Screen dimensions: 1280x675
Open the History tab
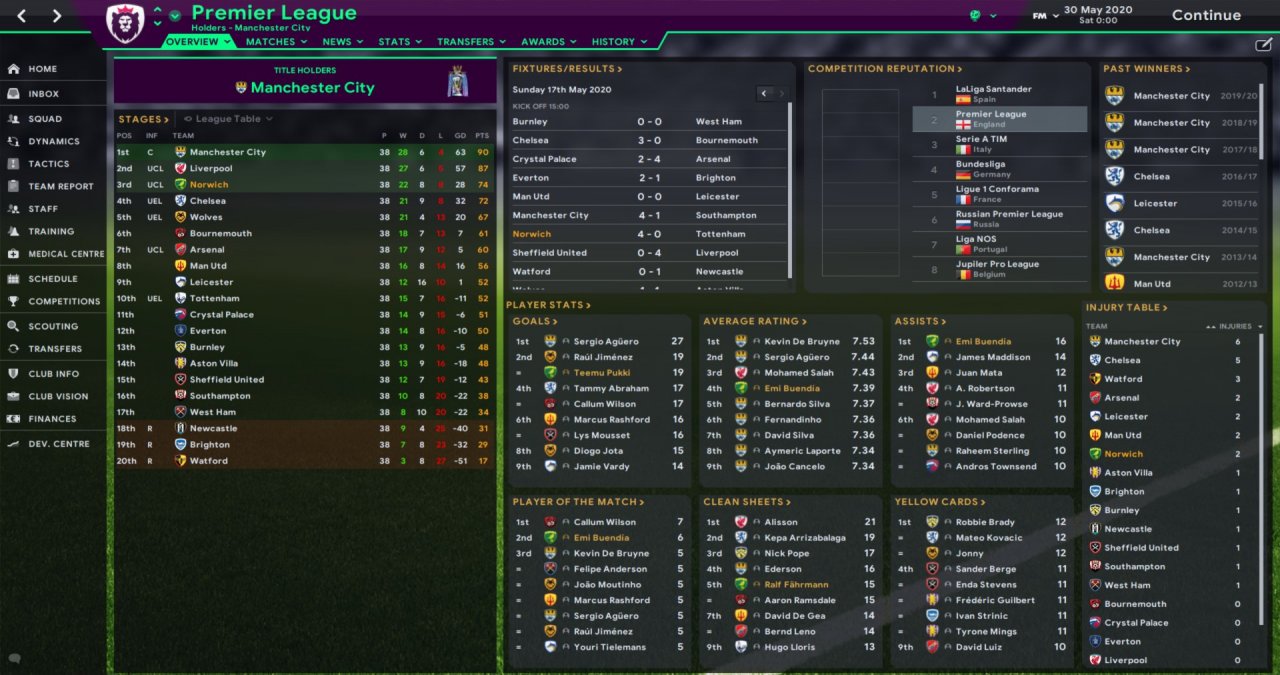pos(613,42)
